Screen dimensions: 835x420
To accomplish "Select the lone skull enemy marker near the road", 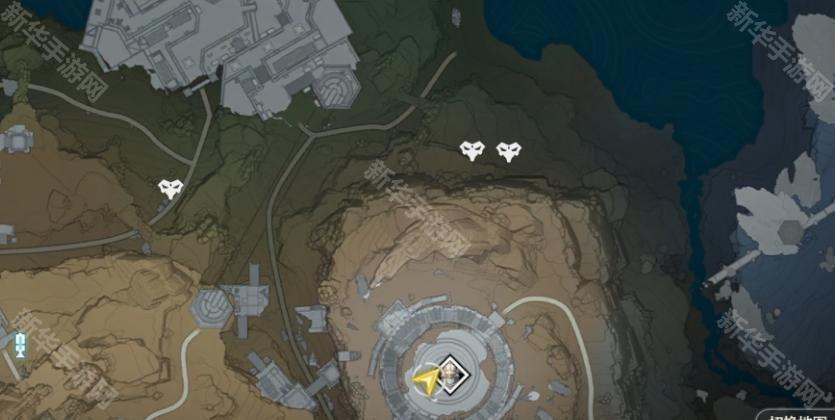I will (170, 188).
